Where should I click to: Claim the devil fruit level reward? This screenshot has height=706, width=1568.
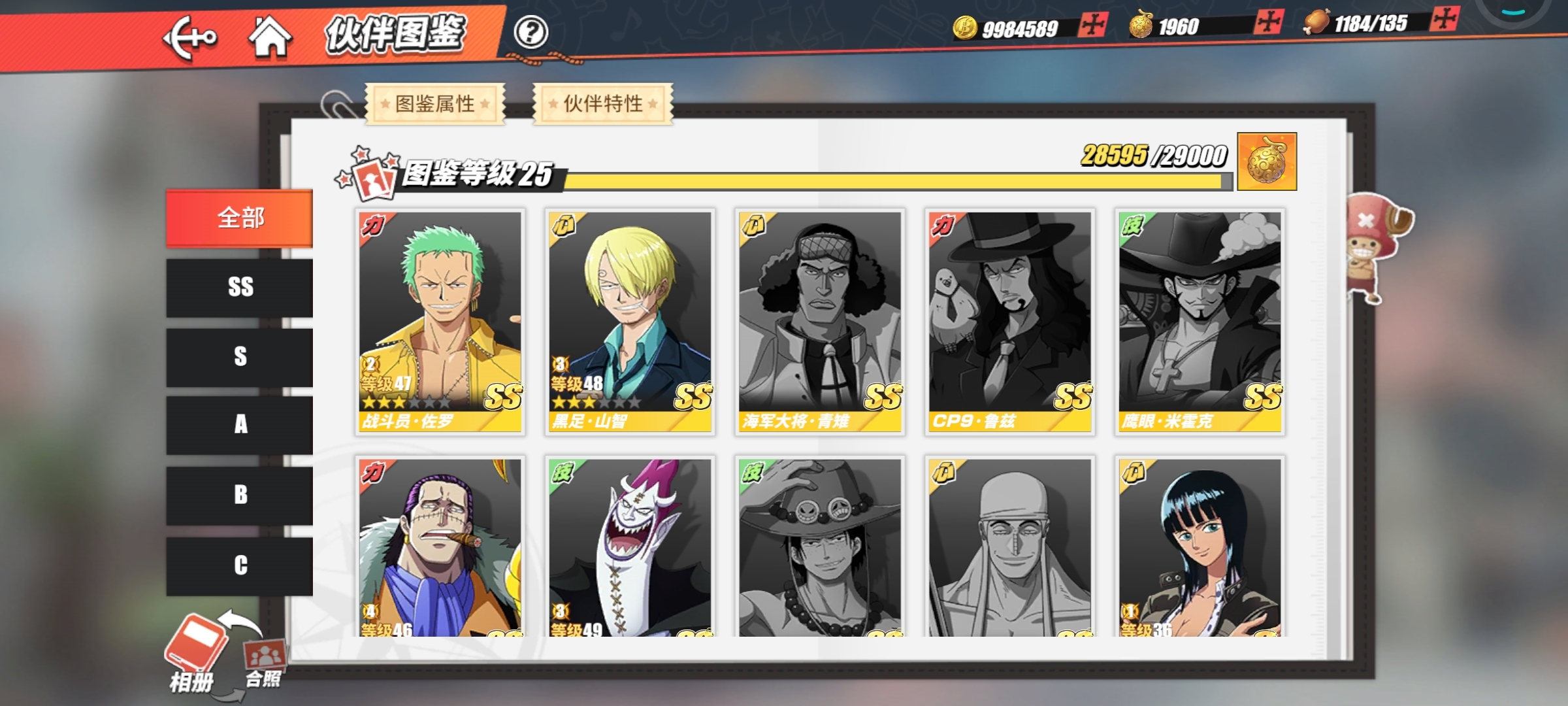(x=1266, y=162)
